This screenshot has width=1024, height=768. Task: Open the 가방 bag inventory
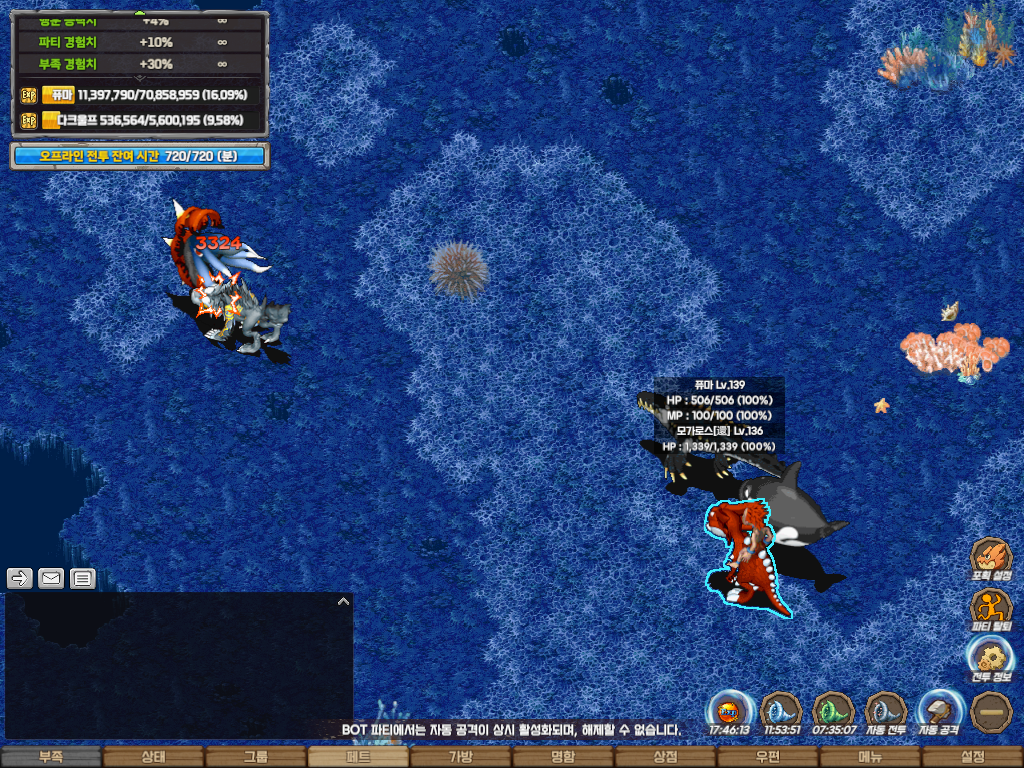click(x=460, y=757)
